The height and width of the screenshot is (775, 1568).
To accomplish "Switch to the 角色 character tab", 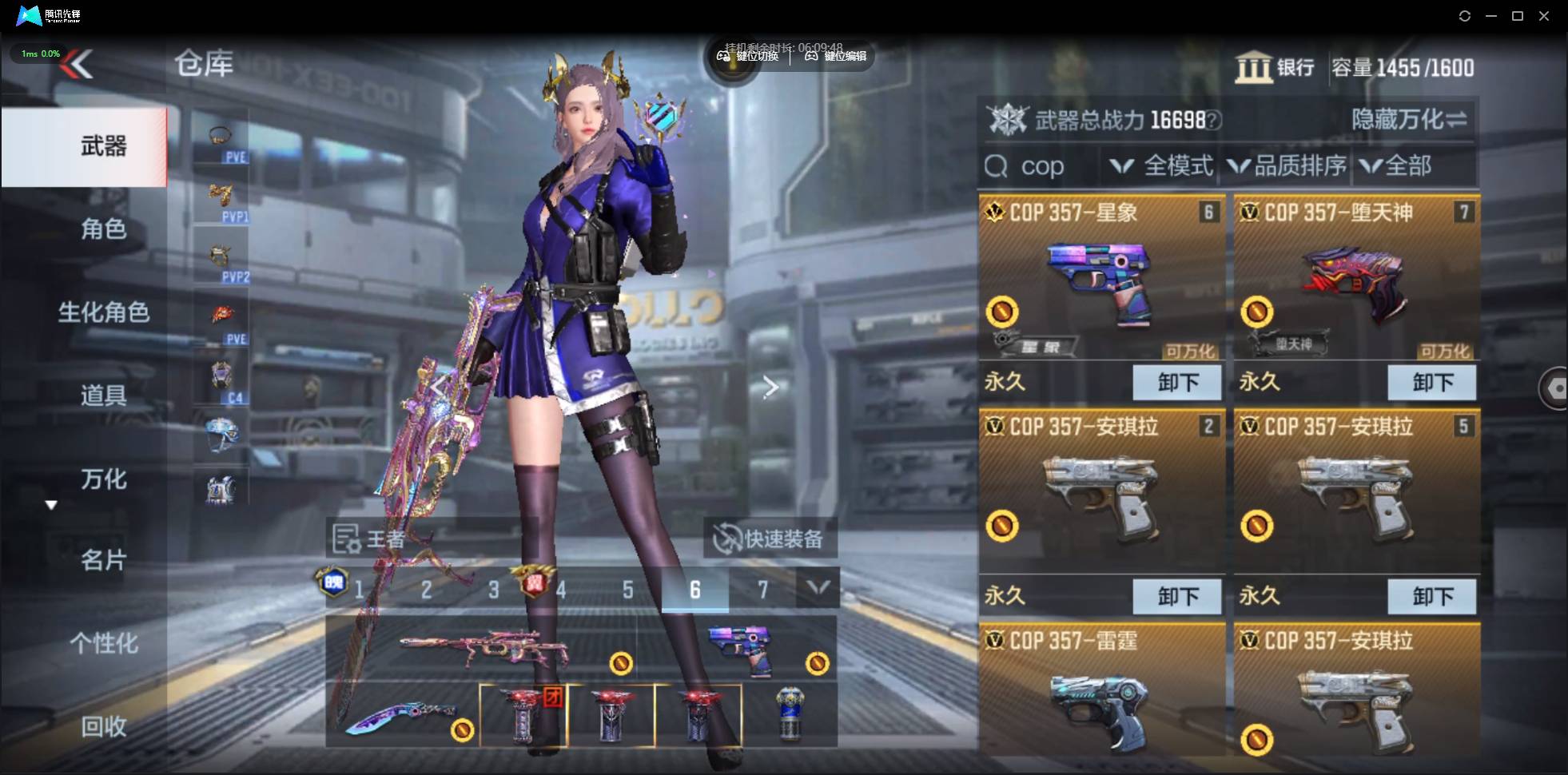I will click(x=103, y=229).
